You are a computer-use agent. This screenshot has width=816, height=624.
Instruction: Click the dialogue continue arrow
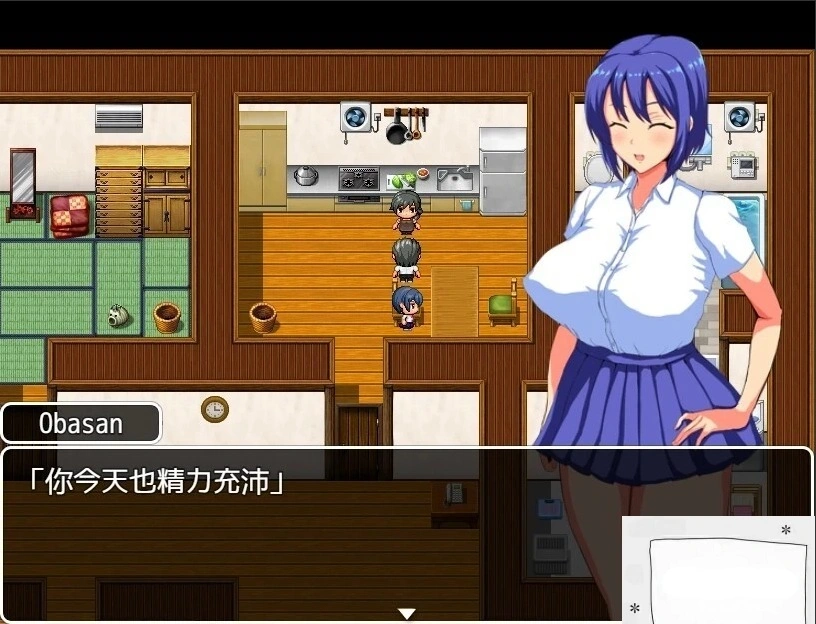point(406,613)
